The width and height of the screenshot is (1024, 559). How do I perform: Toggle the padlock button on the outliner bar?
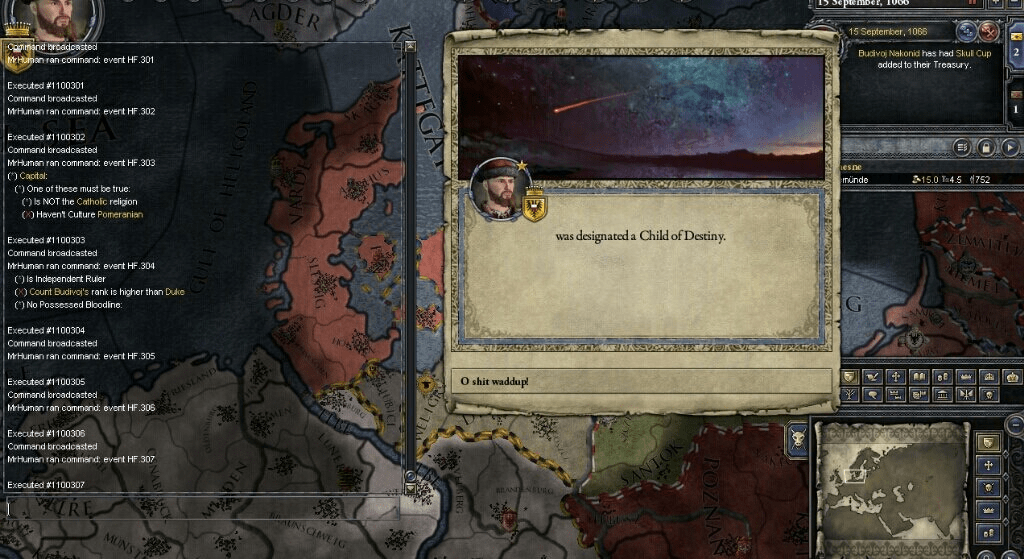986,147
